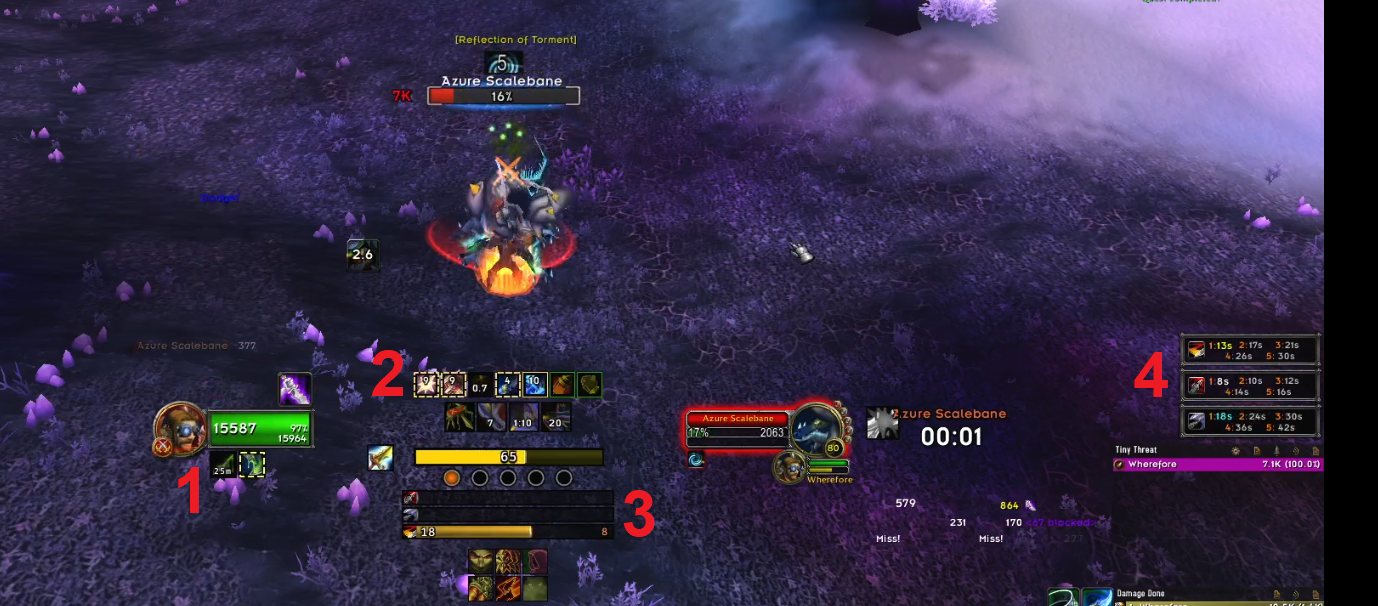Open Tiny Threat settings gear
The height and width of the screenshot is (606, 1378).
click(x=1236, y=451)
